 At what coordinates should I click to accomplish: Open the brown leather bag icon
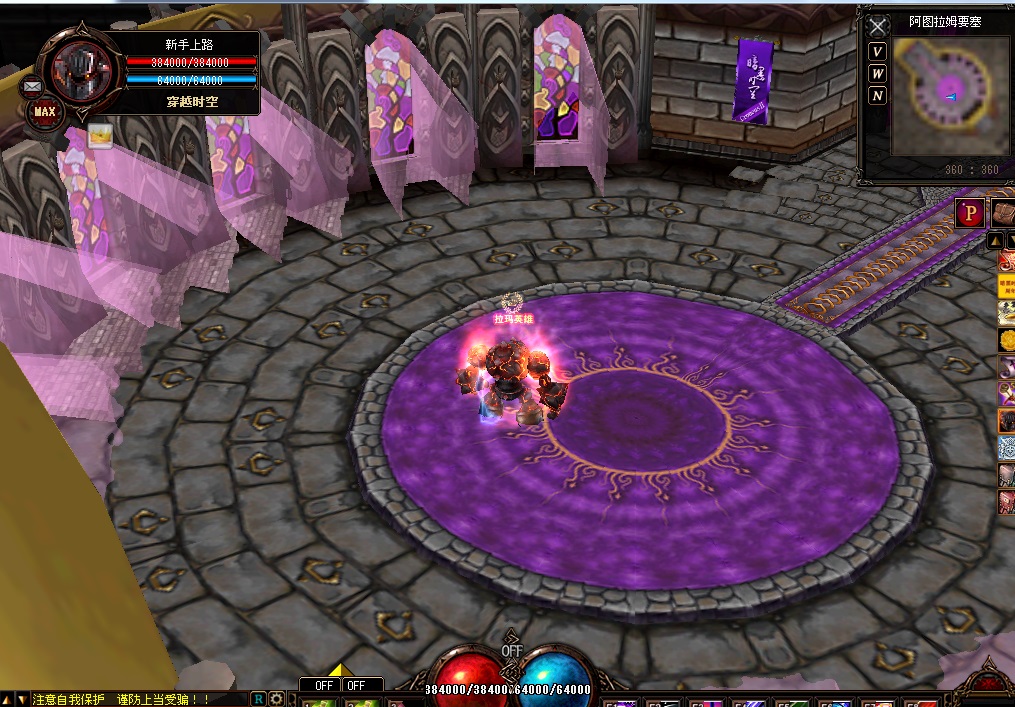pos(1003,213)
